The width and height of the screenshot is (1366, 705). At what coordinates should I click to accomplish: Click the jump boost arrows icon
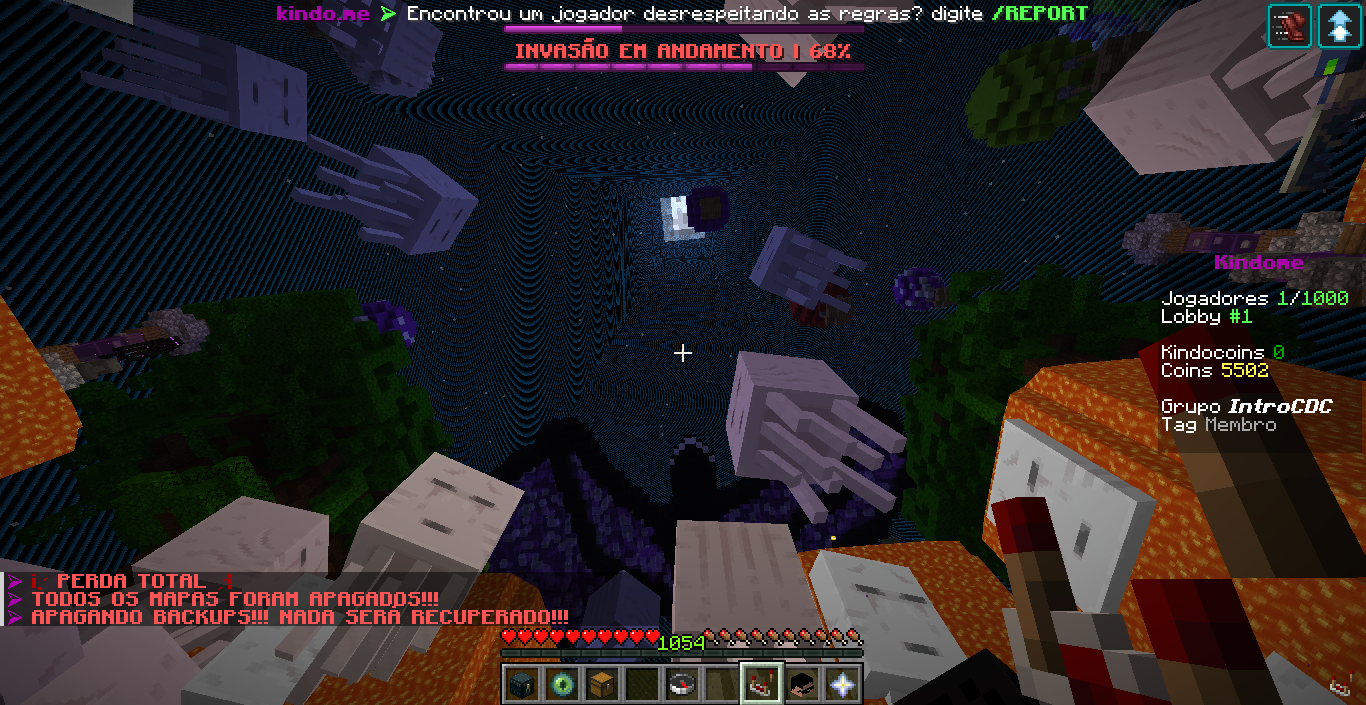pyautogui.click(x=1339, y=26)
